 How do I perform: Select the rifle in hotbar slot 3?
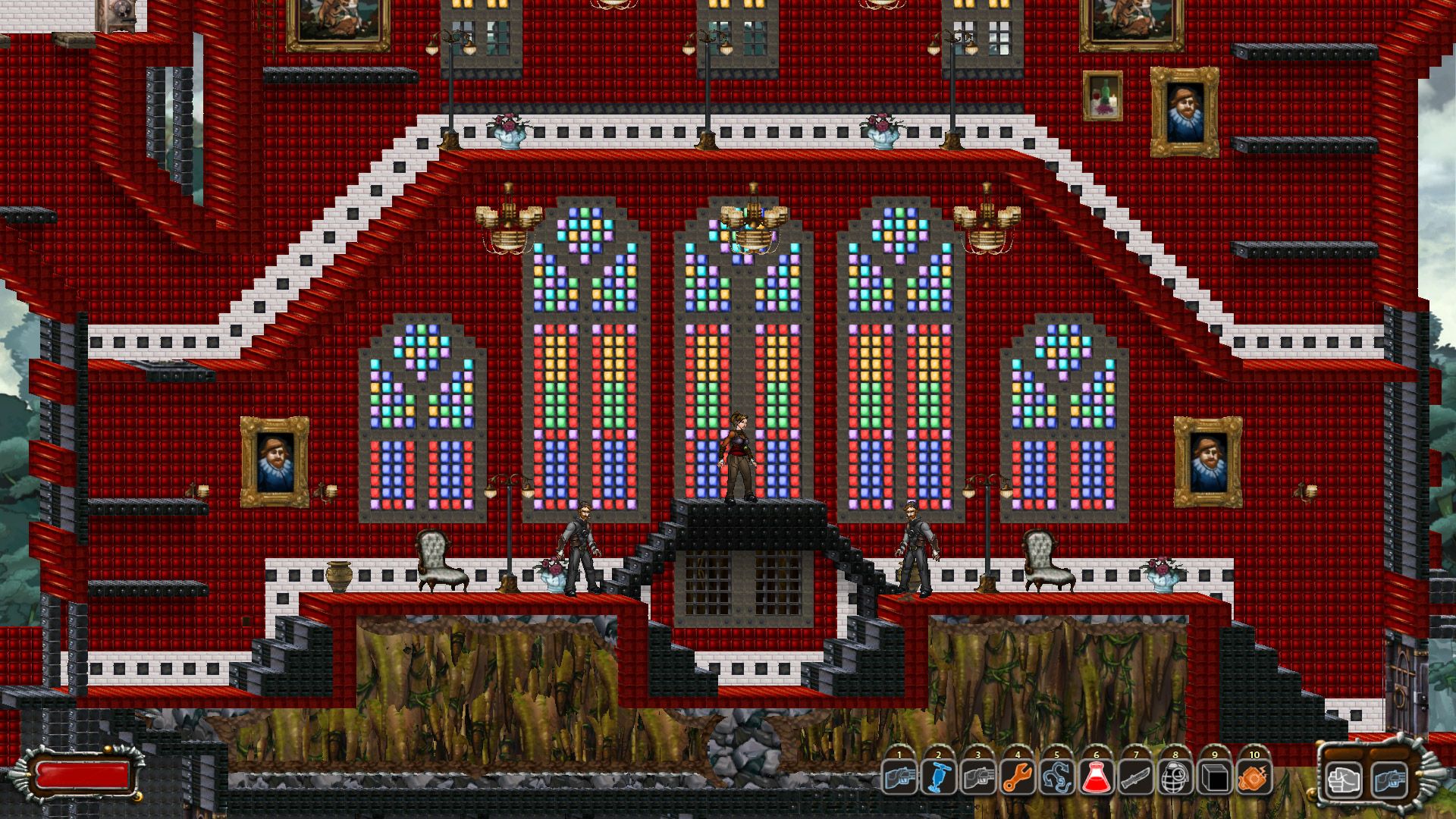pos(978,777)
